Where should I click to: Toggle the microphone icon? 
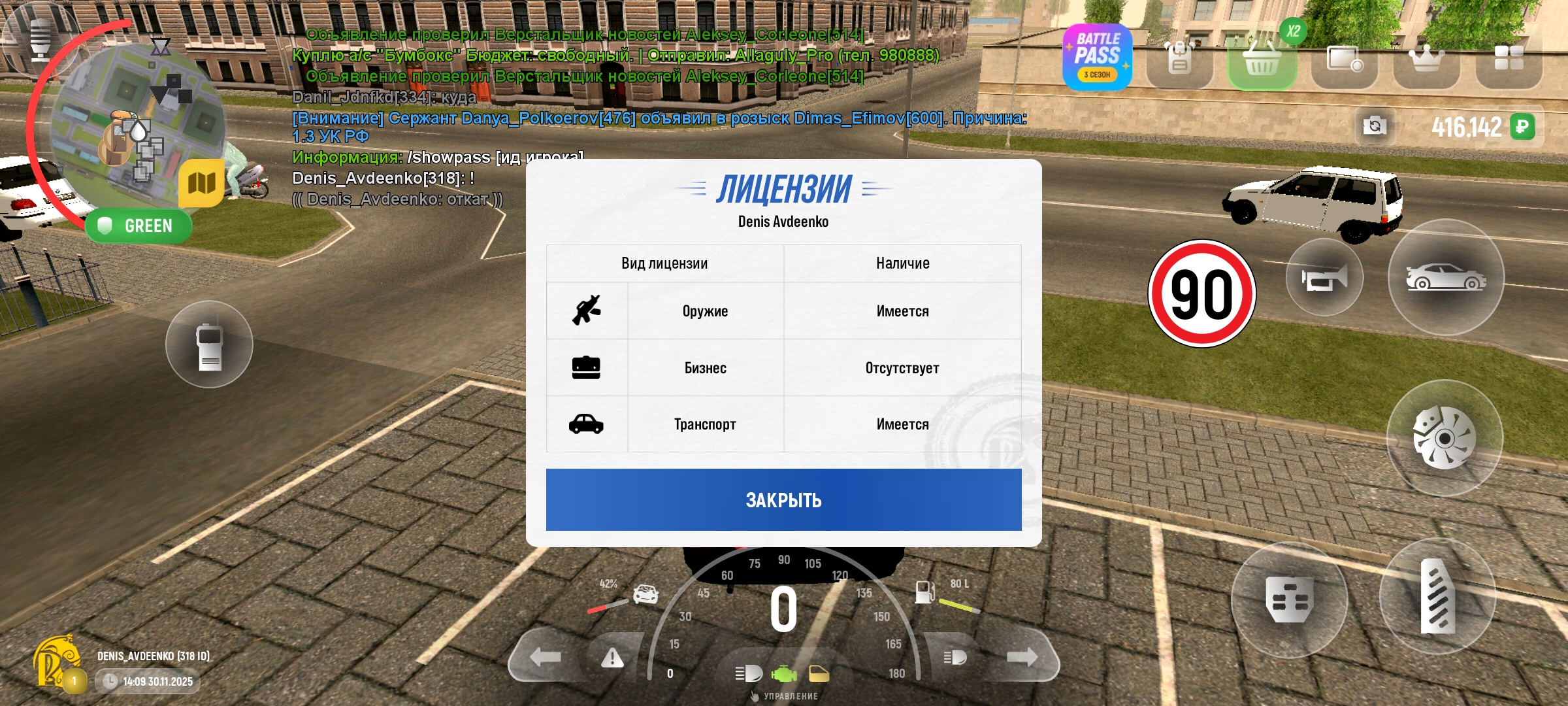[x=41, y=39]
